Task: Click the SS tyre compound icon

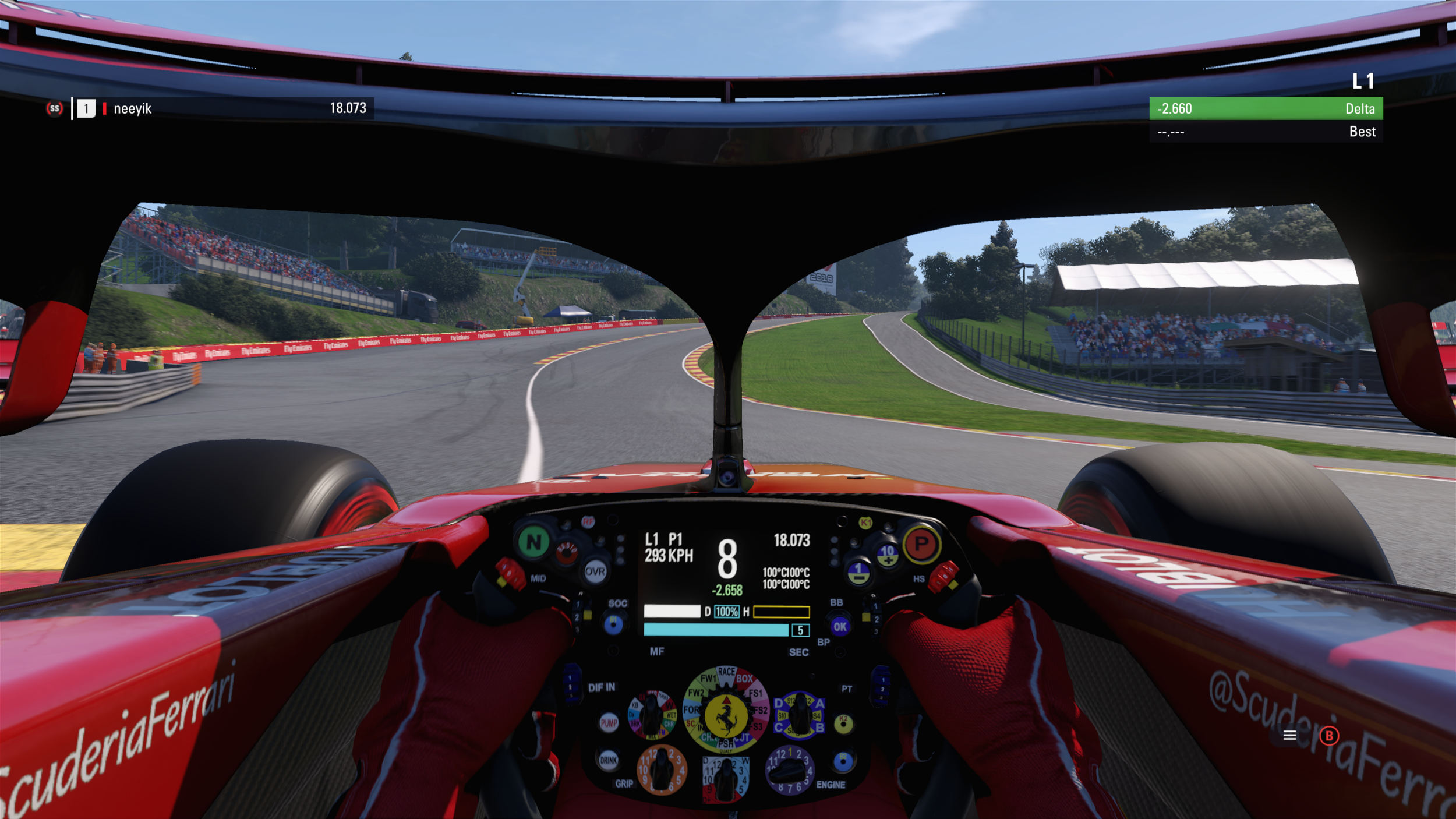Action: pos(54,108)
